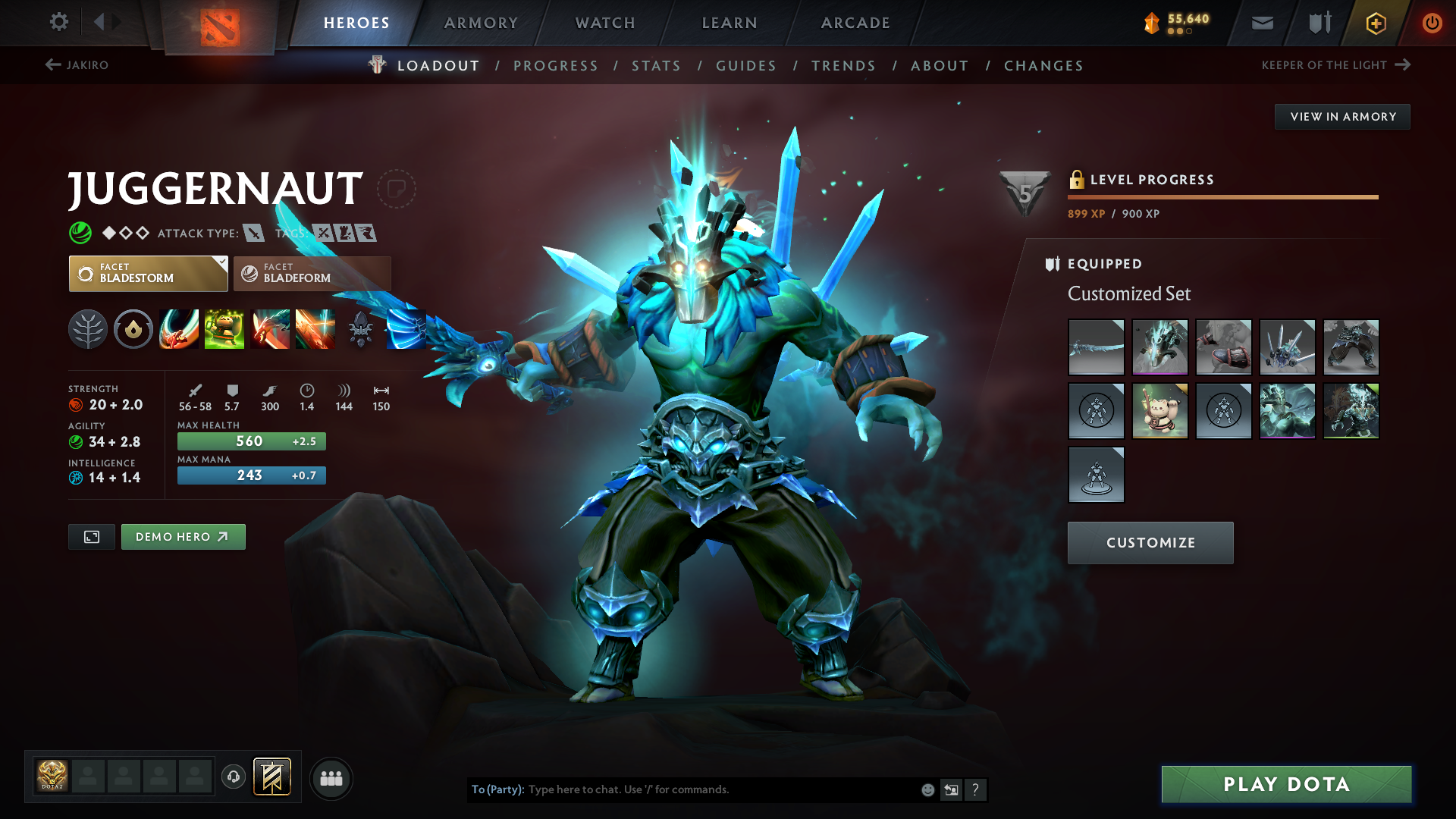The image size is (1456, 819).
Task: Click the settings gear icon
Action: pyautogui.click(x=58, y=23)
